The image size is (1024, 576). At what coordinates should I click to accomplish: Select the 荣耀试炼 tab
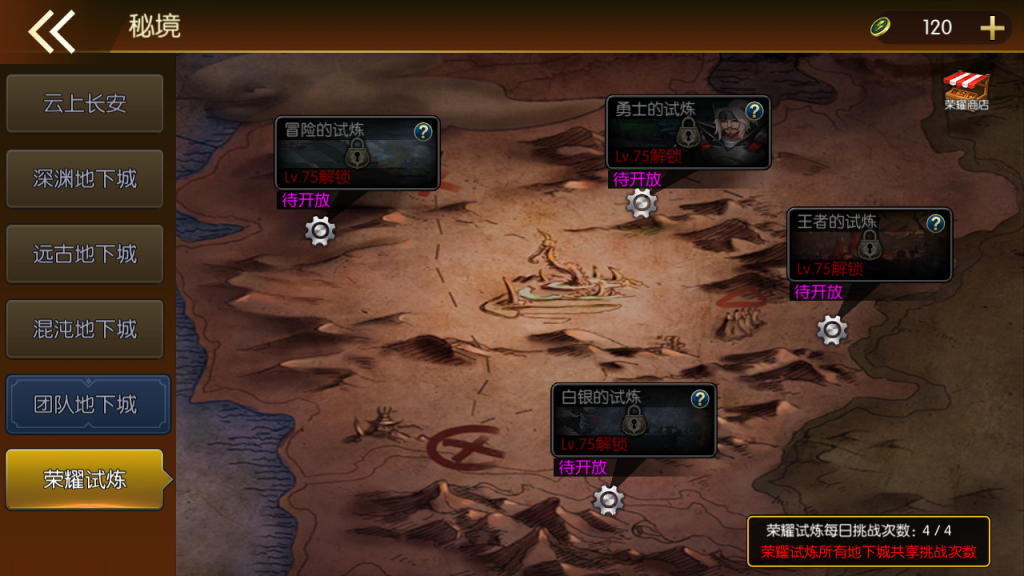click(x=85, y=479)
